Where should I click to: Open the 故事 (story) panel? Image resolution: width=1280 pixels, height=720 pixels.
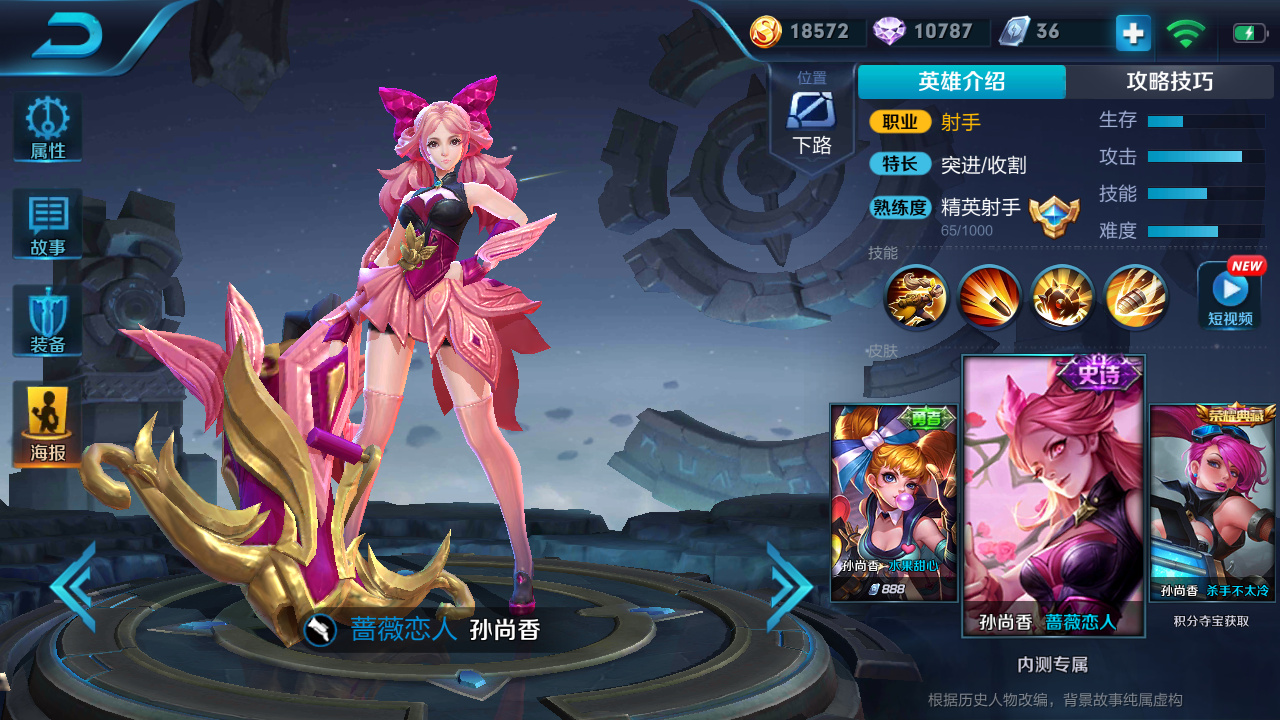47,222
